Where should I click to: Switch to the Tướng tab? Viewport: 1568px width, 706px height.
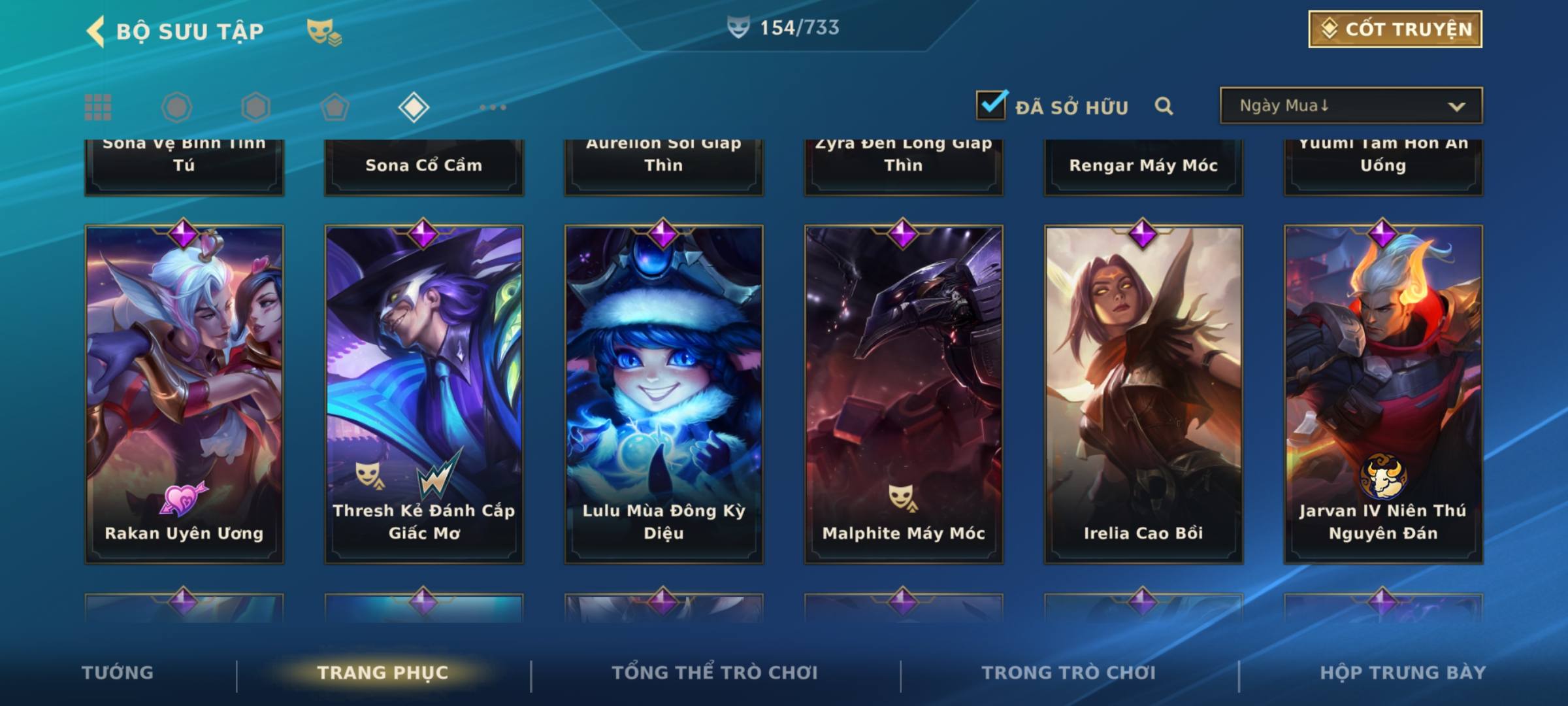point(118,673)
